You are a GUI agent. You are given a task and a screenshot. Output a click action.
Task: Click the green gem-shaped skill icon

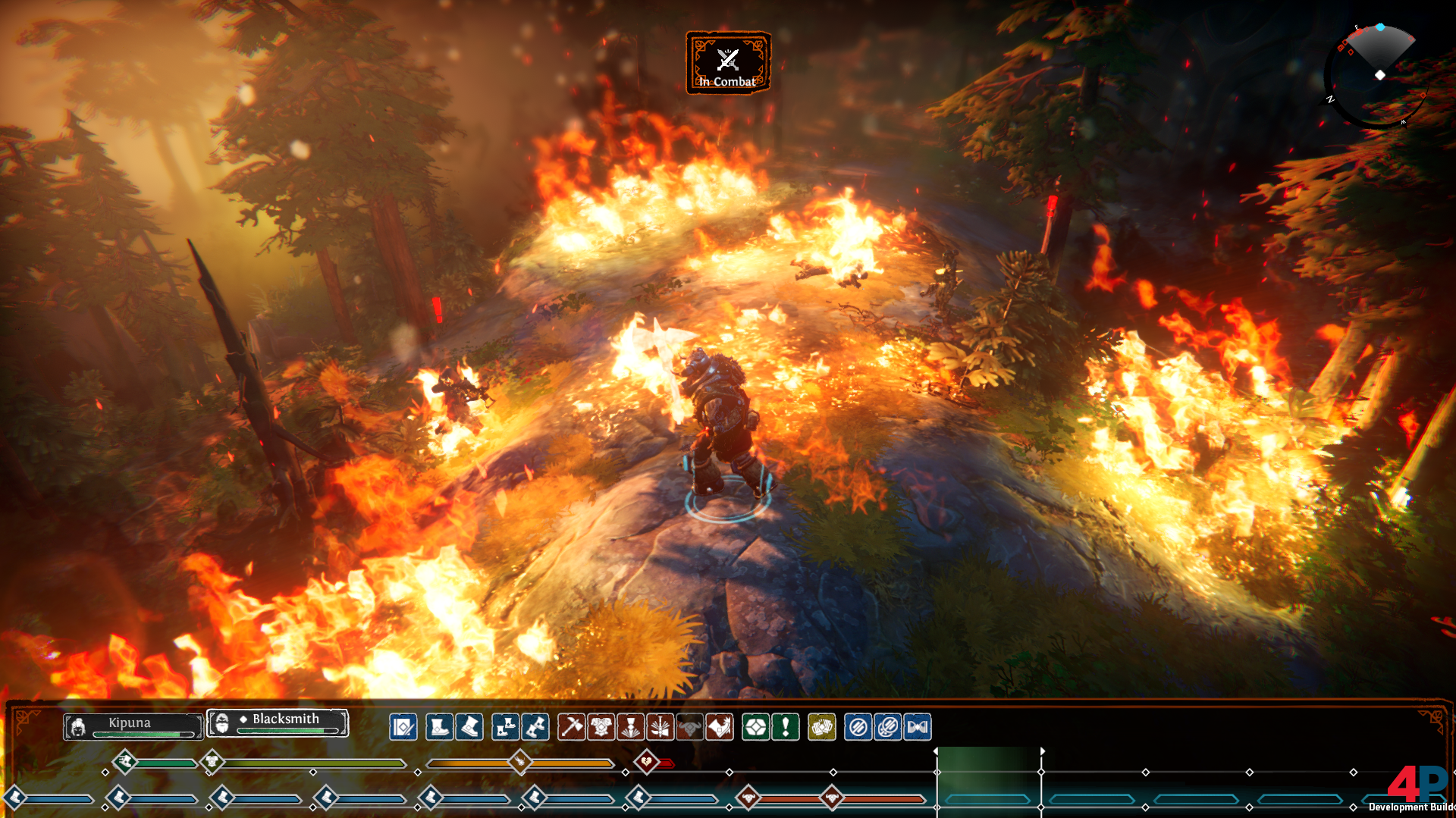click(755, 727)
